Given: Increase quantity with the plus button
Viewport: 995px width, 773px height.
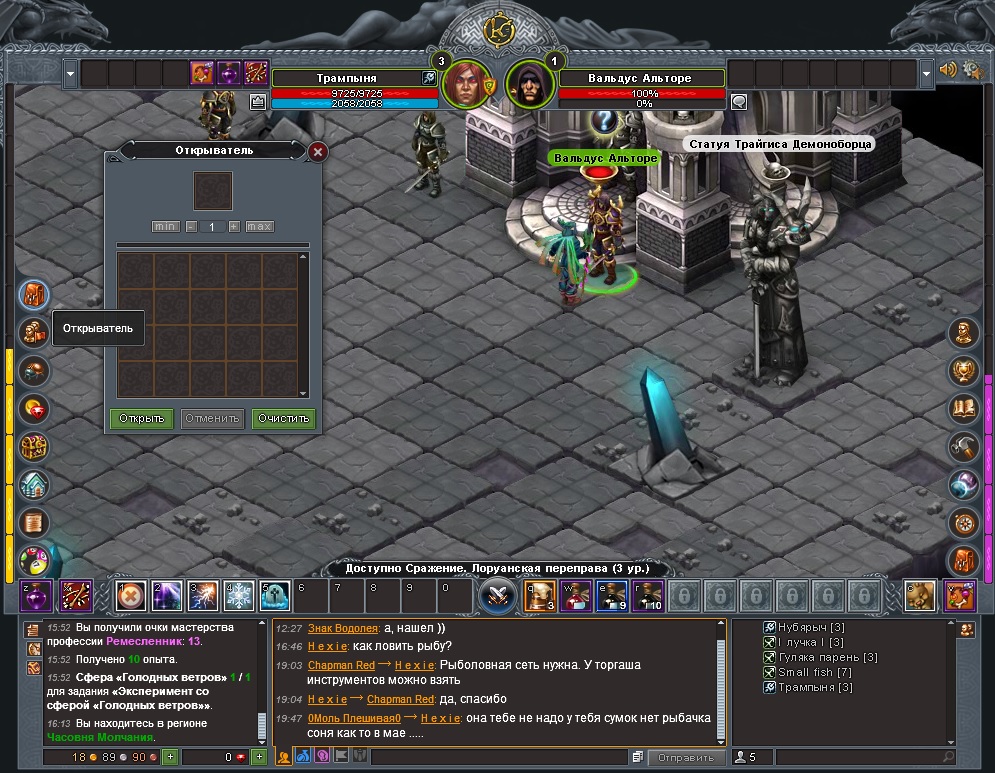Looking at the screenshot, I should [x=234, y=227].
